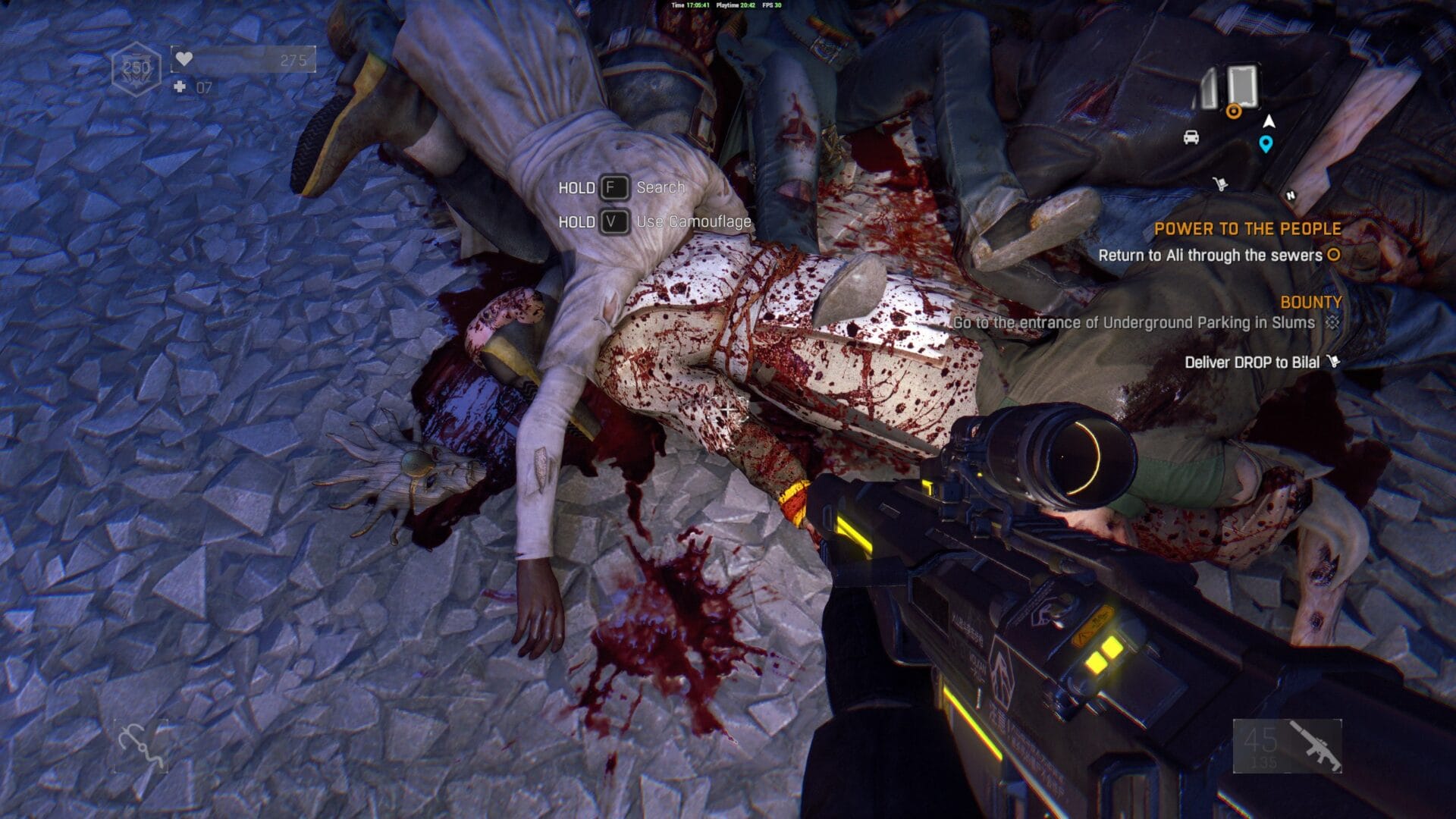Select the equipped rifle weapon icon
The height and width of the screenshot is (819, 1456).
(x=1315, y=746)
